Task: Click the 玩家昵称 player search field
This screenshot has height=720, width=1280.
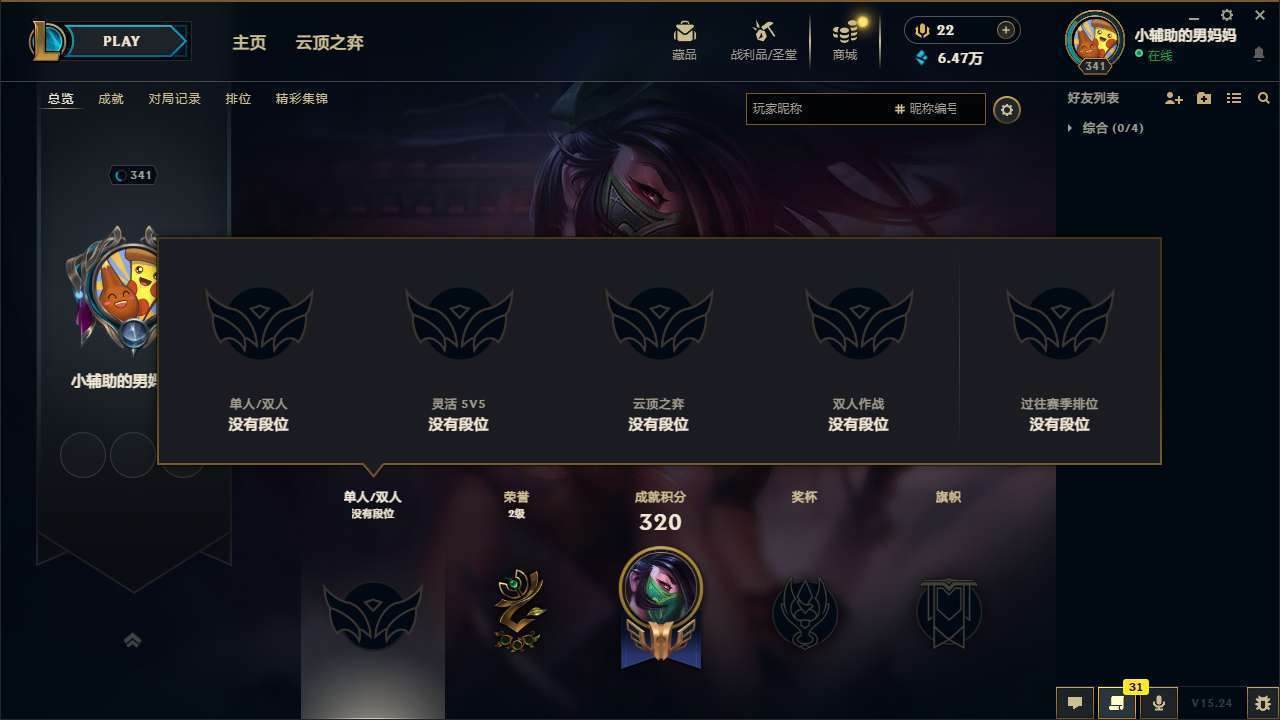Action: pyautogui.click(x=820, y=109)
